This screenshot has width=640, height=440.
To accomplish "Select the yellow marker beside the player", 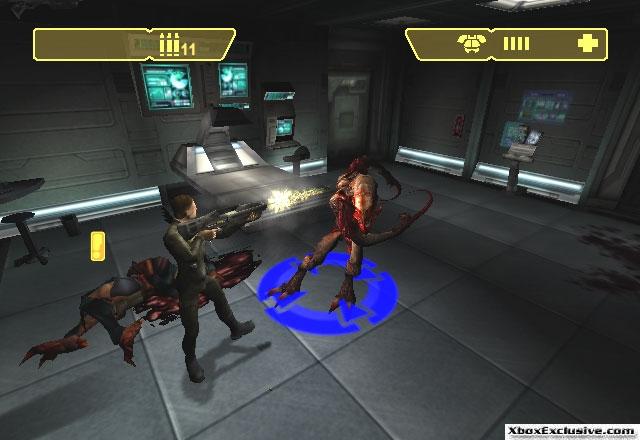I will [97, 244].
